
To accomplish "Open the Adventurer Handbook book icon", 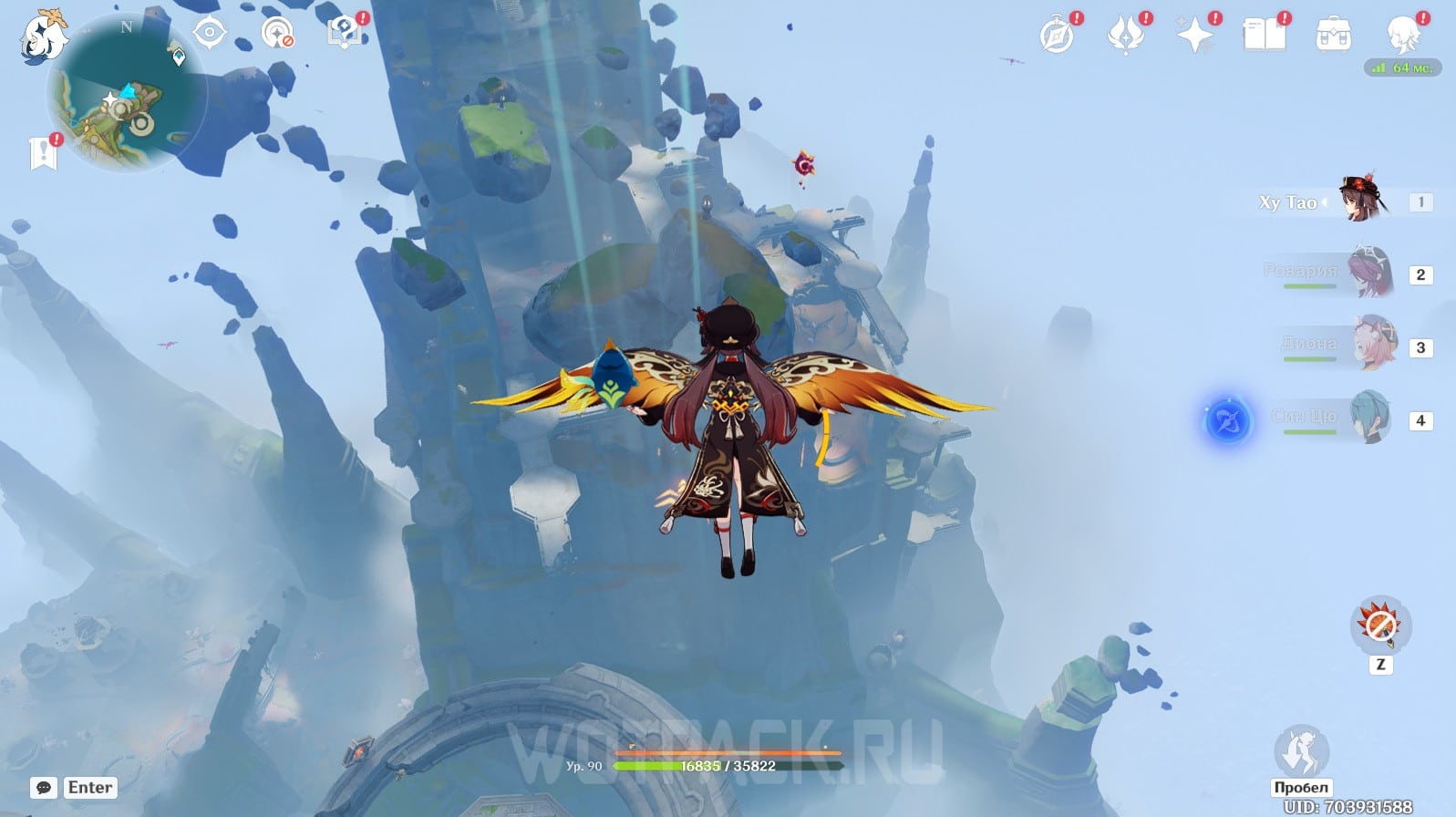I will coord(1264,36).
